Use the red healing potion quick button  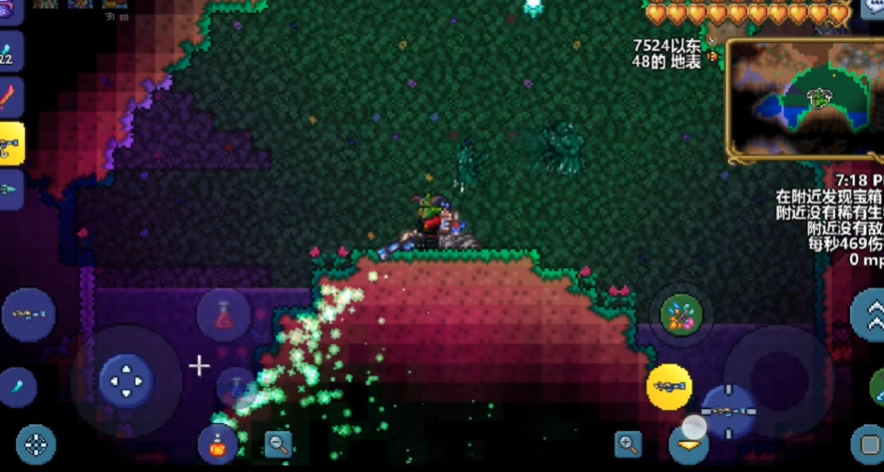pos(224,314)
